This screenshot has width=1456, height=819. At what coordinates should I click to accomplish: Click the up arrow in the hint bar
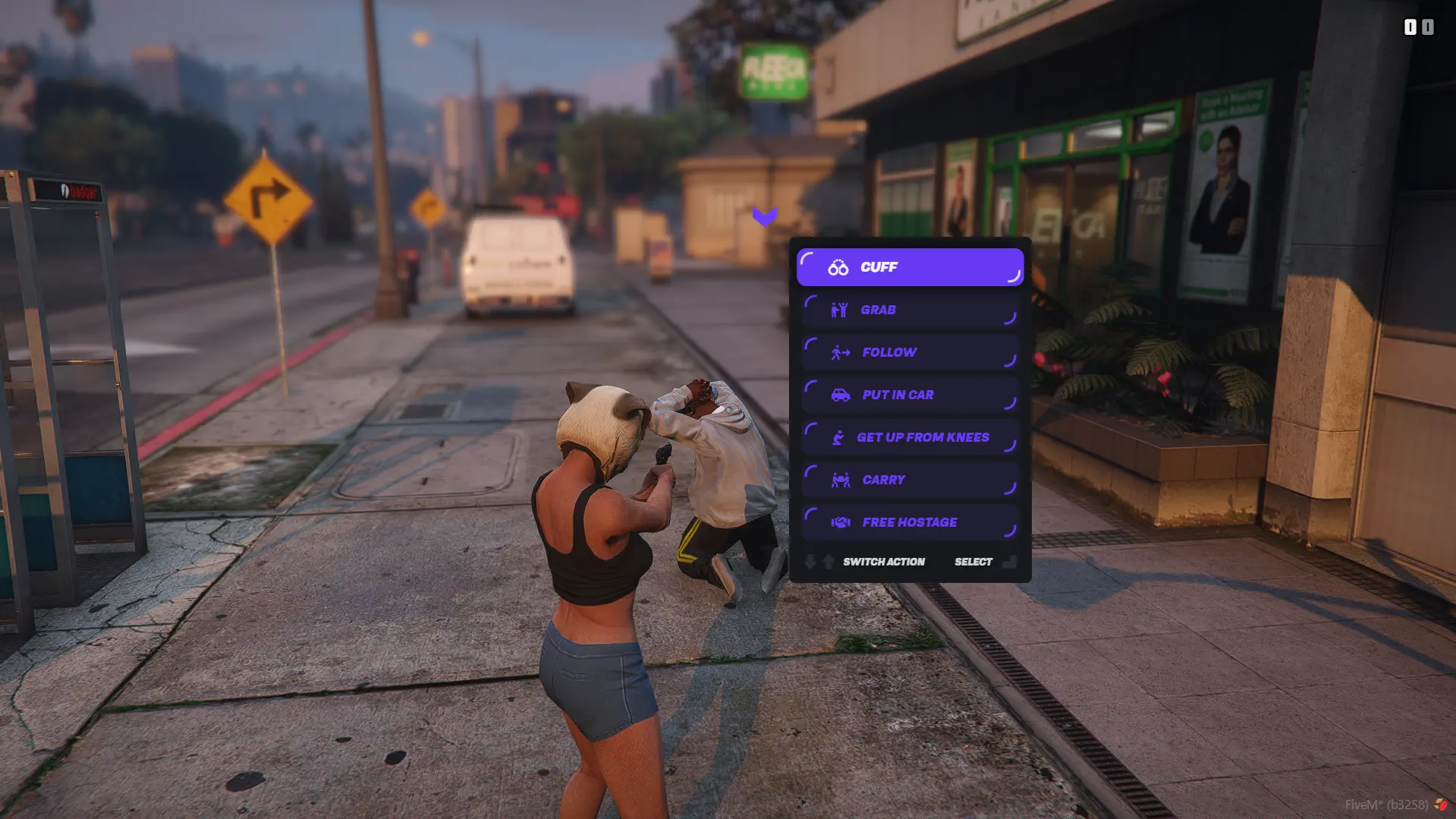tap(829, 561)
